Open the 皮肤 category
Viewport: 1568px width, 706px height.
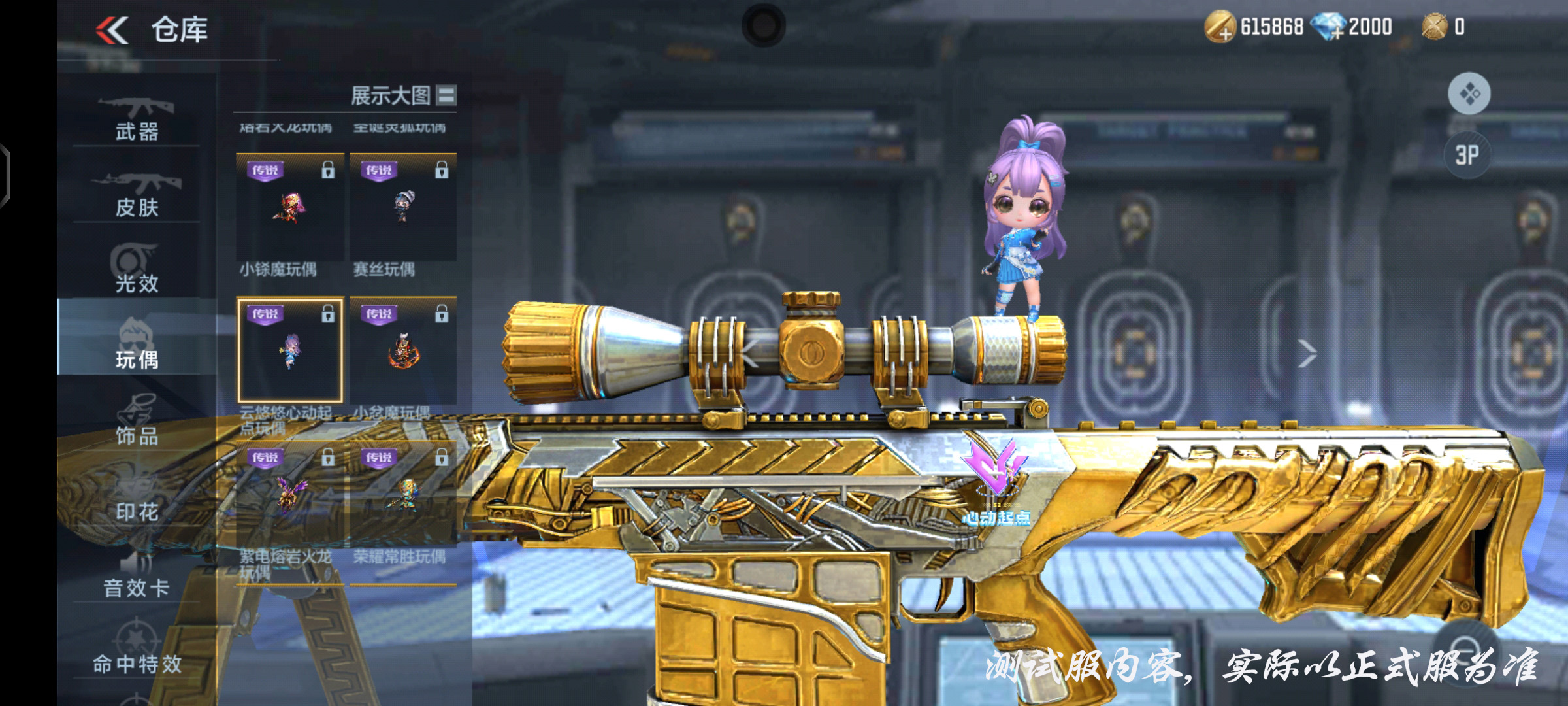tap(137, 195)
